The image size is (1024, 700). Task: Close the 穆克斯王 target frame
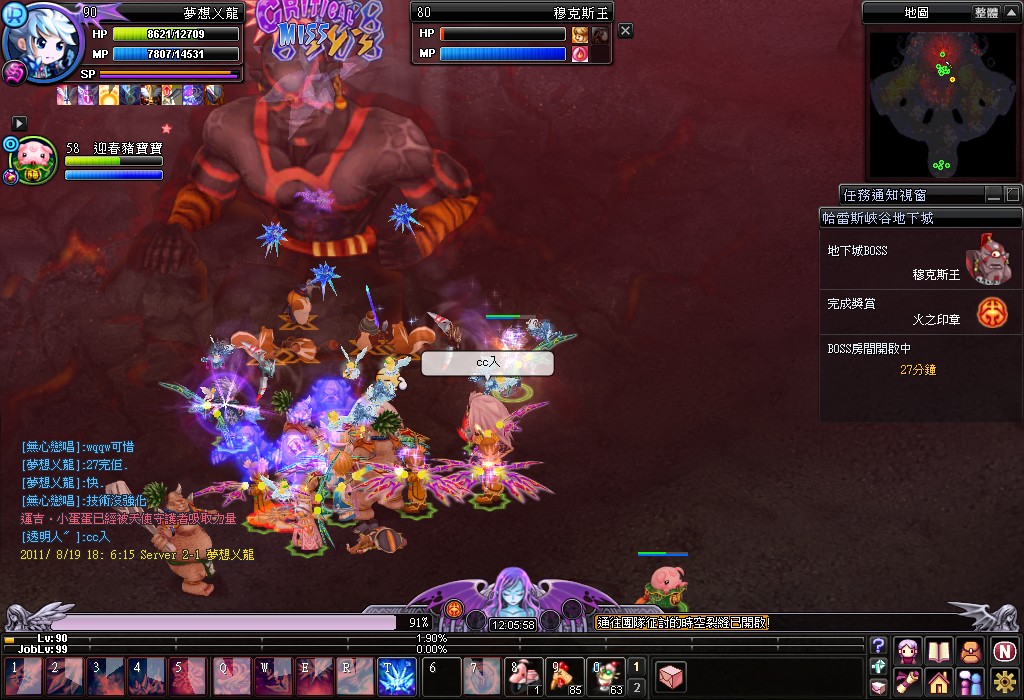[626, 31]
